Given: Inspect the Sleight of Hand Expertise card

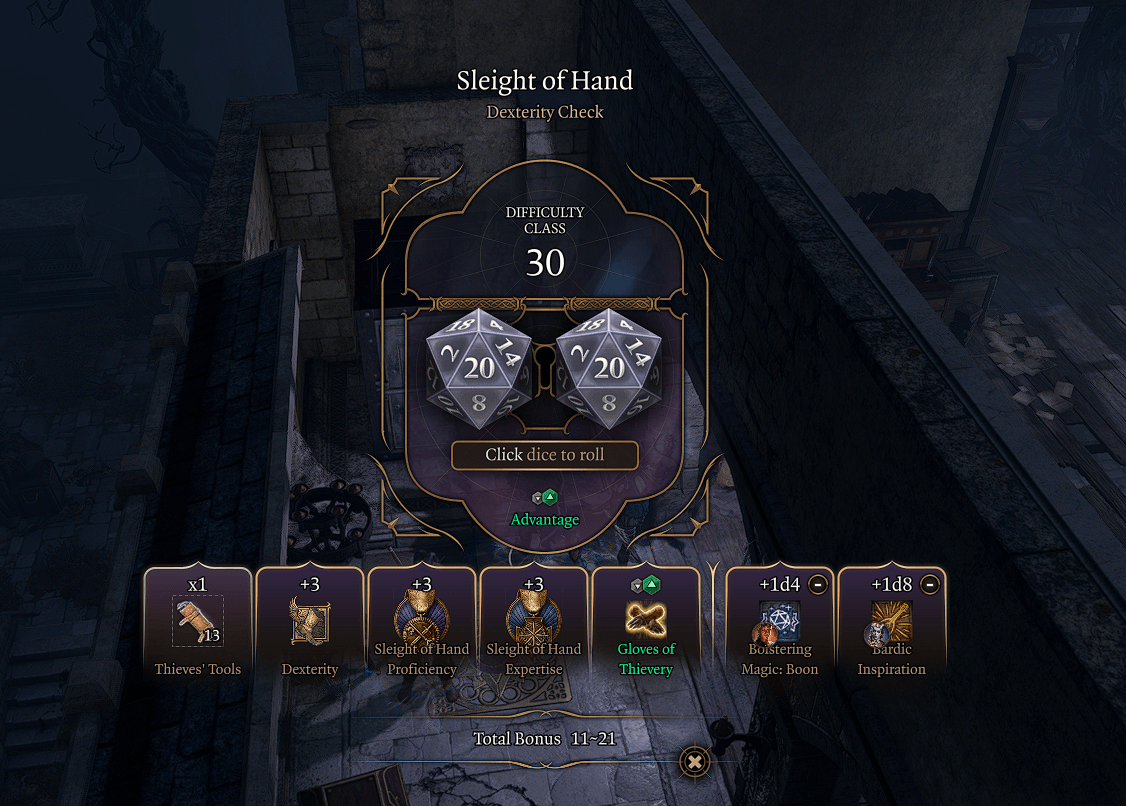Looking at the screenshot, I should [534, 624].
